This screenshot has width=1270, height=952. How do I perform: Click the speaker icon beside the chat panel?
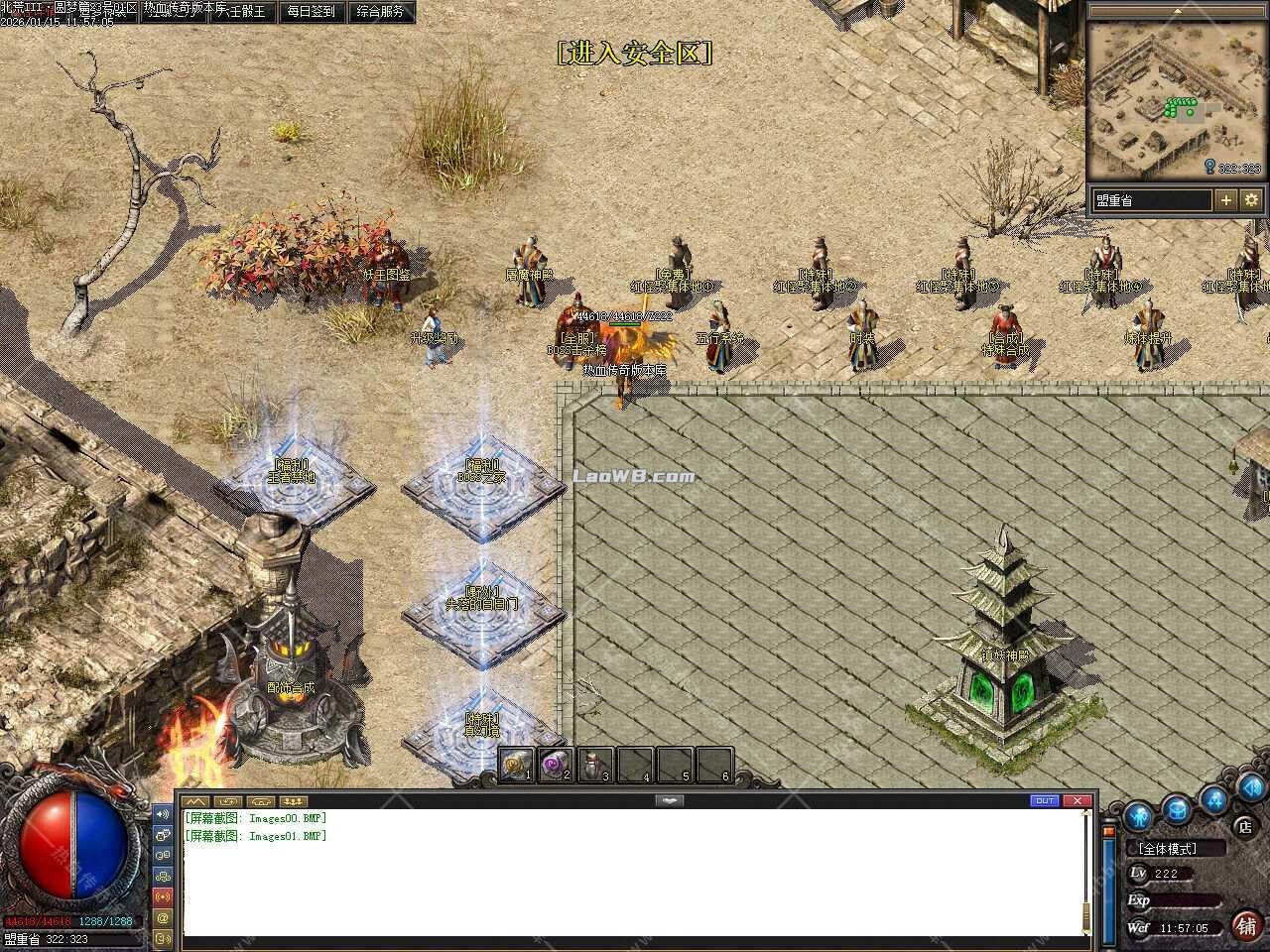click(x=163, y=813)
